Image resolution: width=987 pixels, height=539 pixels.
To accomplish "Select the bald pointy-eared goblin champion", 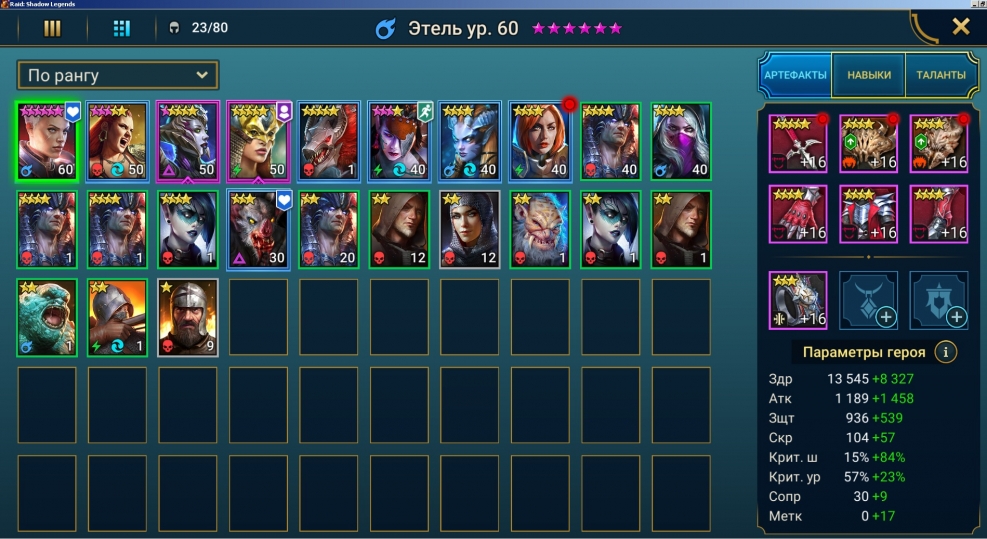I will pos(540,229).
